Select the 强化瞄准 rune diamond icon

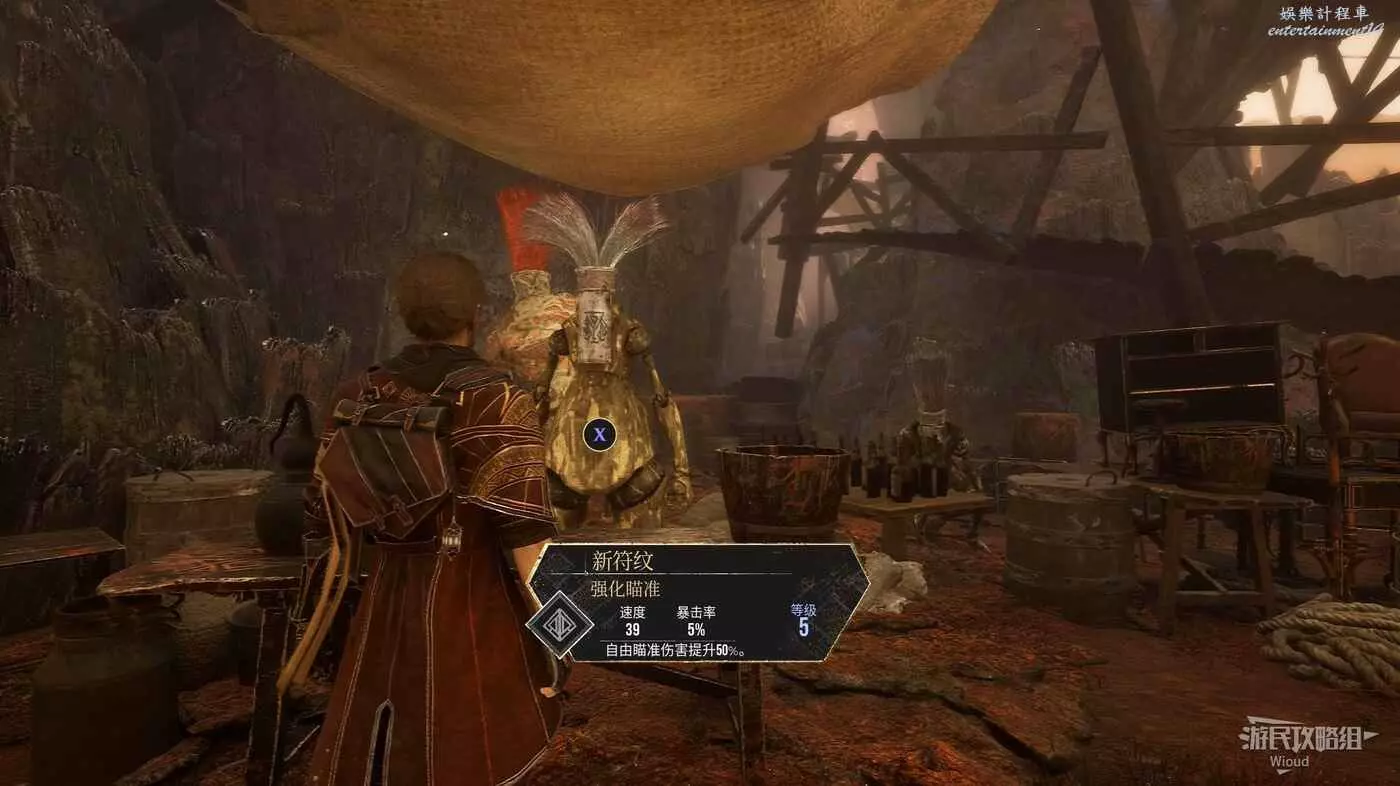(x=559, y=624)
